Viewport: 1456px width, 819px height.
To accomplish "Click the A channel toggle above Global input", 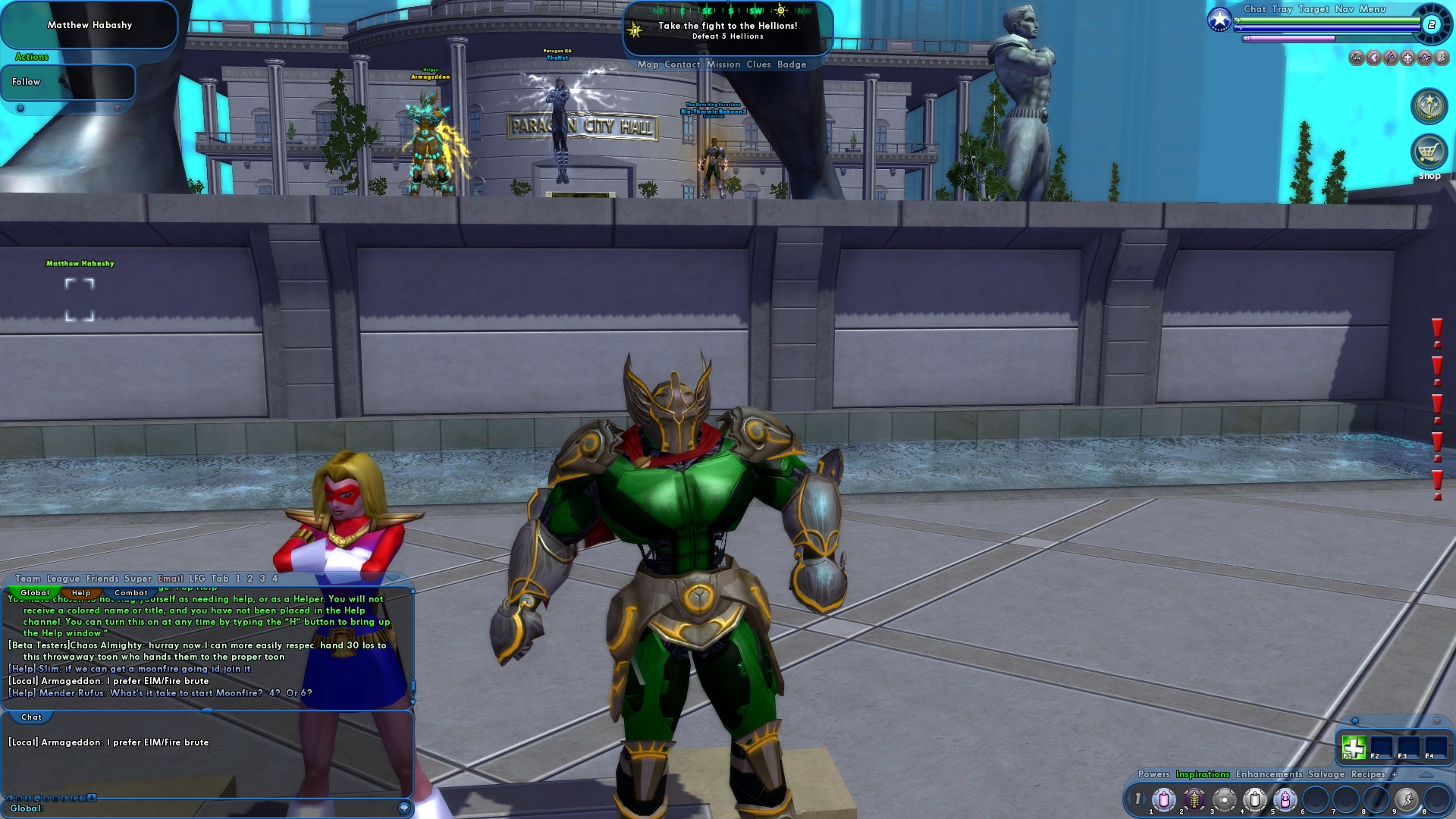I will (x=91, y=798).
